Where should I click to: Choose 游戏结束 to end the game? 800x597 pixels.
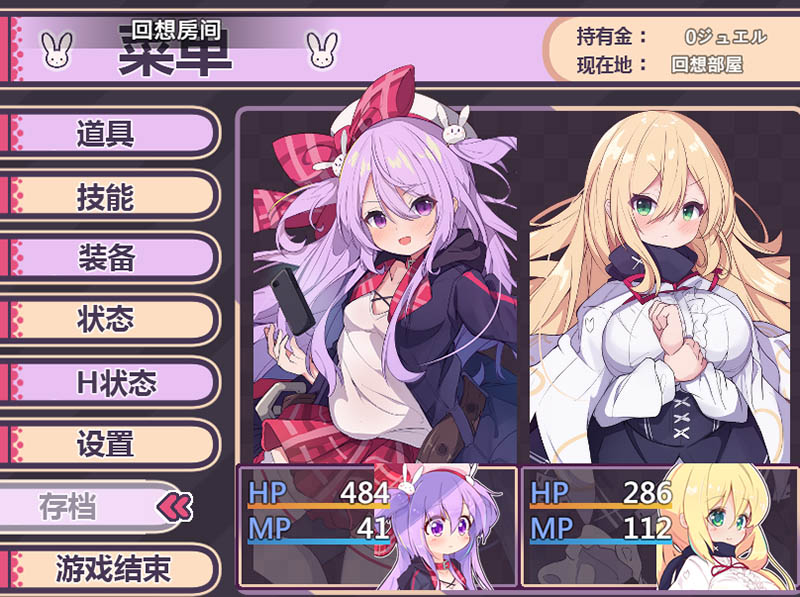(108, 569)
